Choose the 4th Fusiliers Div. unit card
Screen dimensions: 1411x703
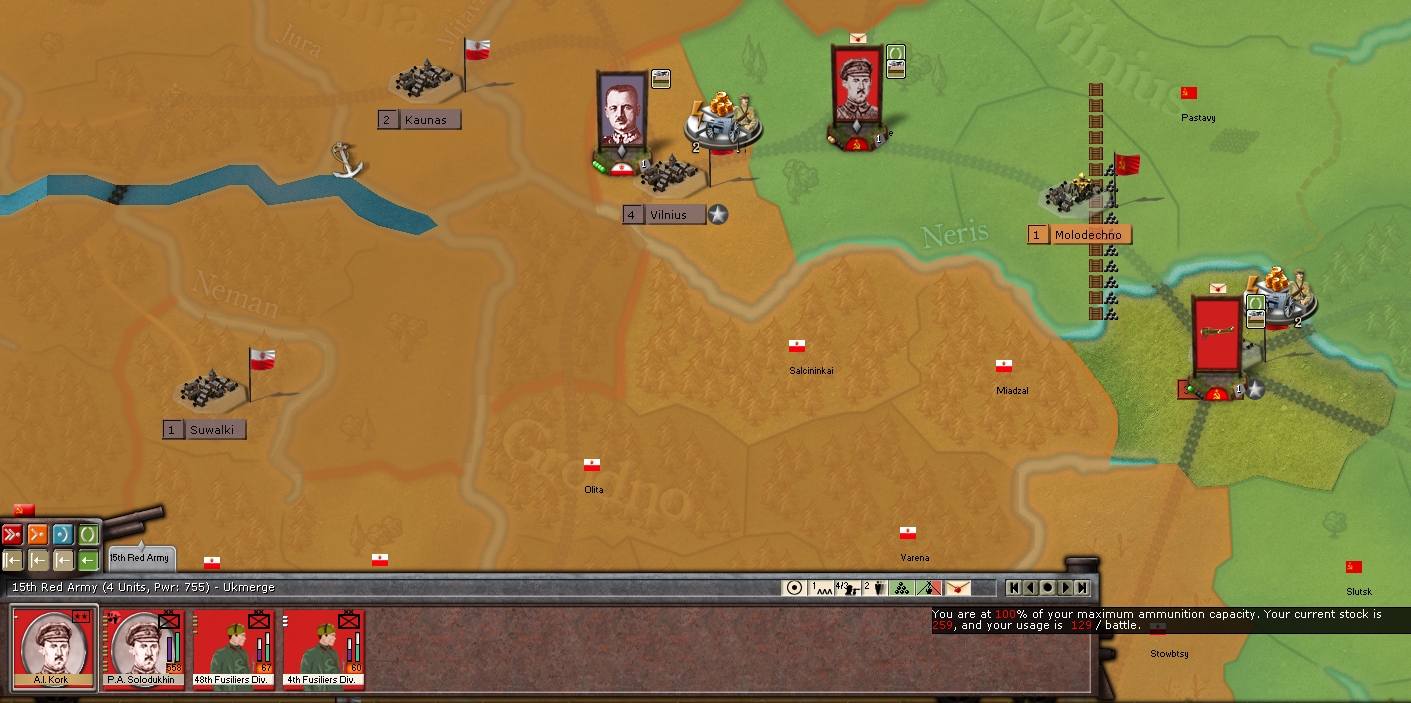point(324,647)
